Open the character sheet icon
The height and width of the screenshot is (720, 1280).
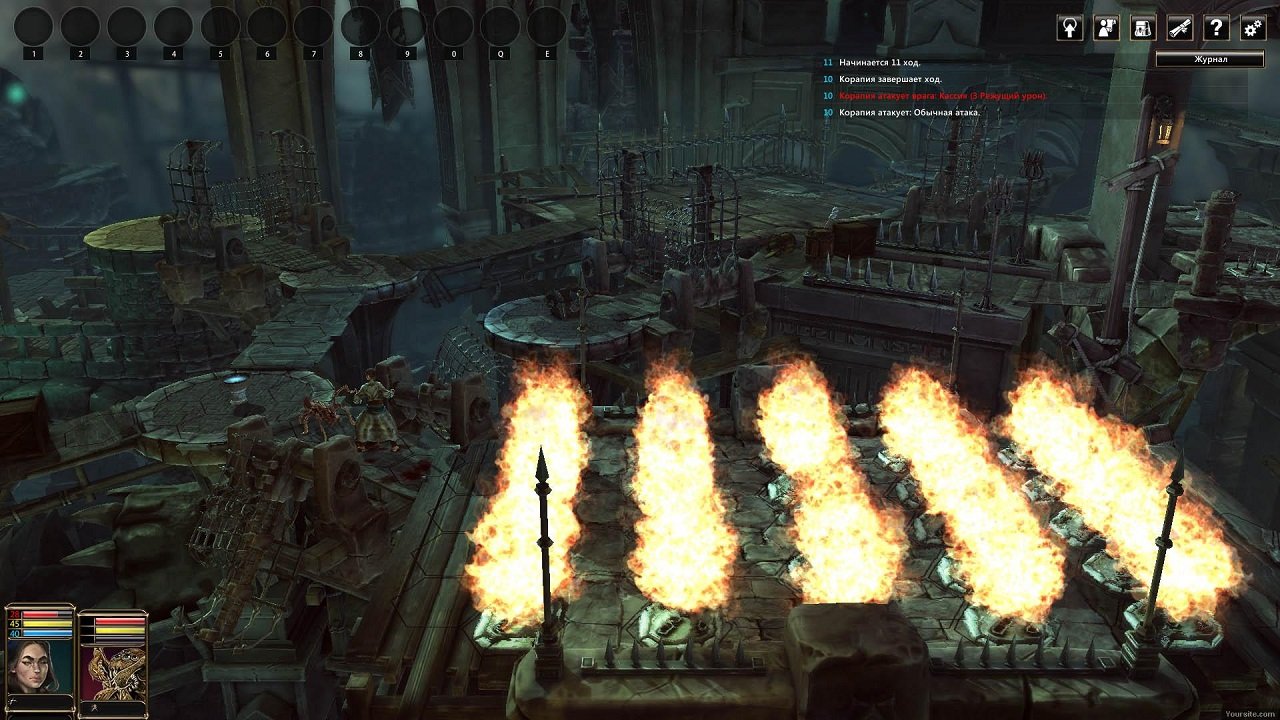coord(1106,27)
